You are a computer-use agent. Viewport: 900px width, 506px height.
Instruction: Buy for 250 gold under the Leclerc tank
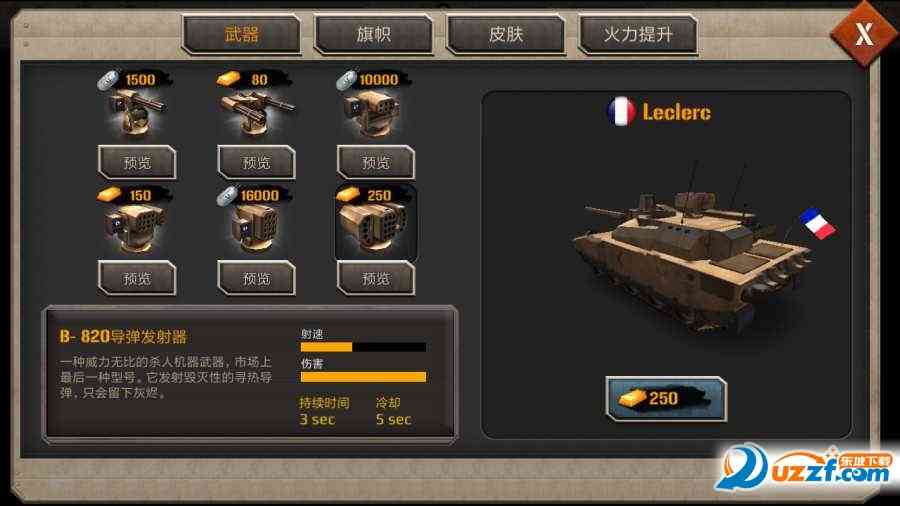(x=665, y=398)
